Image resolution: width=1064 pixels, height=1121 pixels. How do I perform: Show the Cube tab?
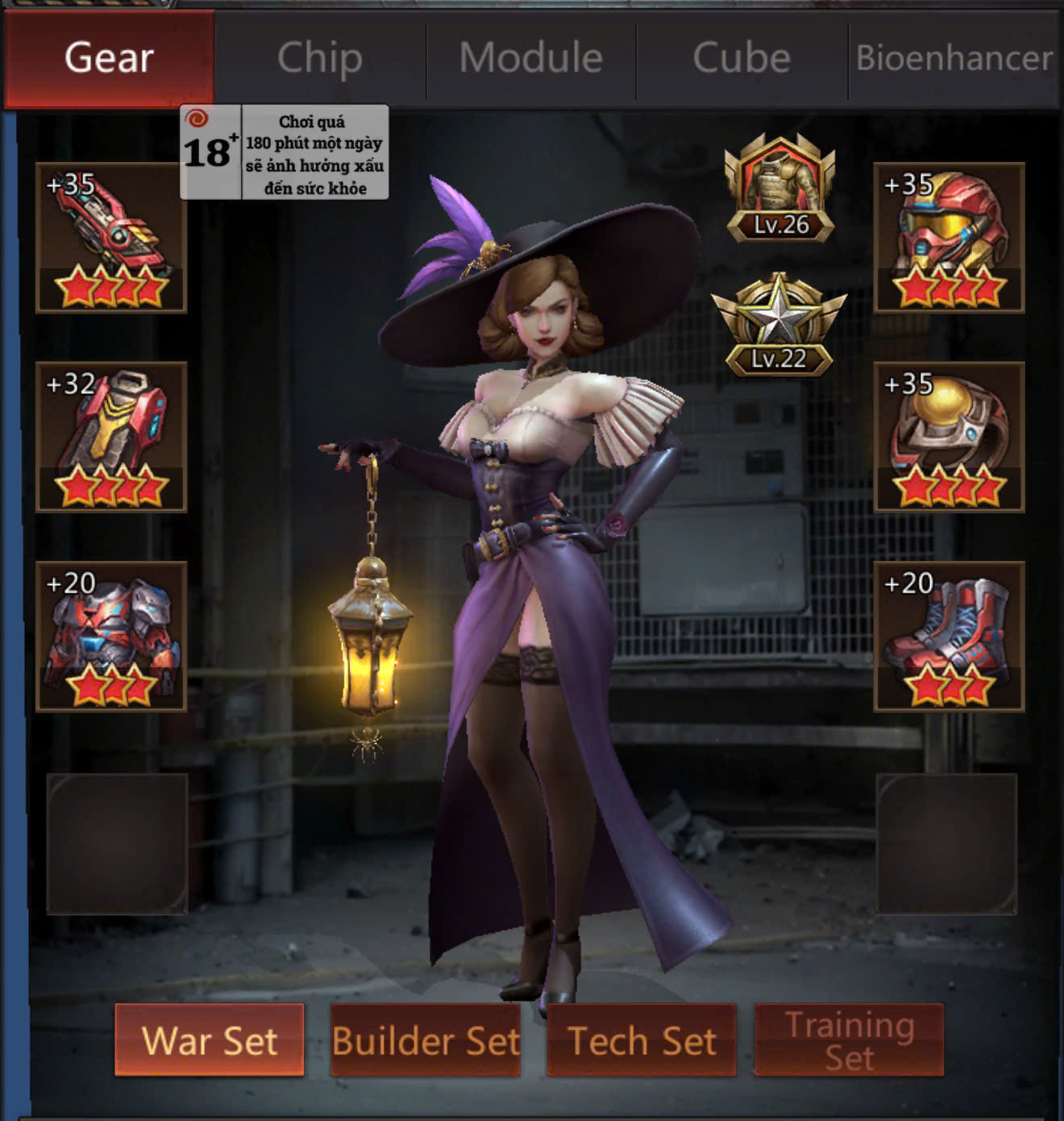point(742,58)
